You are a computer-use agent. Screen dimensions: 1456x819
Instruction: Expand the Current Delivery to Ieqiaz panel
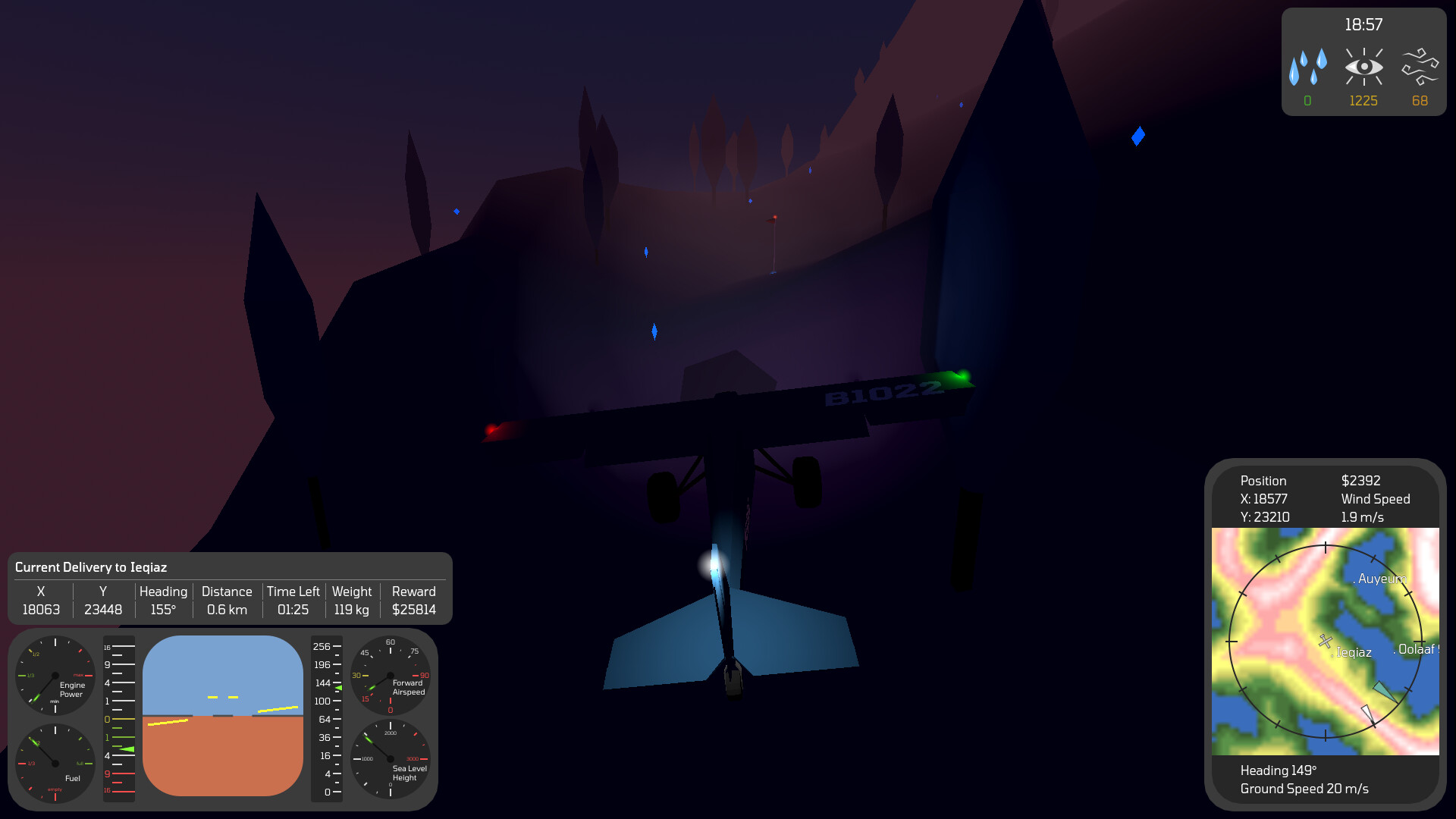click(91, 567)
